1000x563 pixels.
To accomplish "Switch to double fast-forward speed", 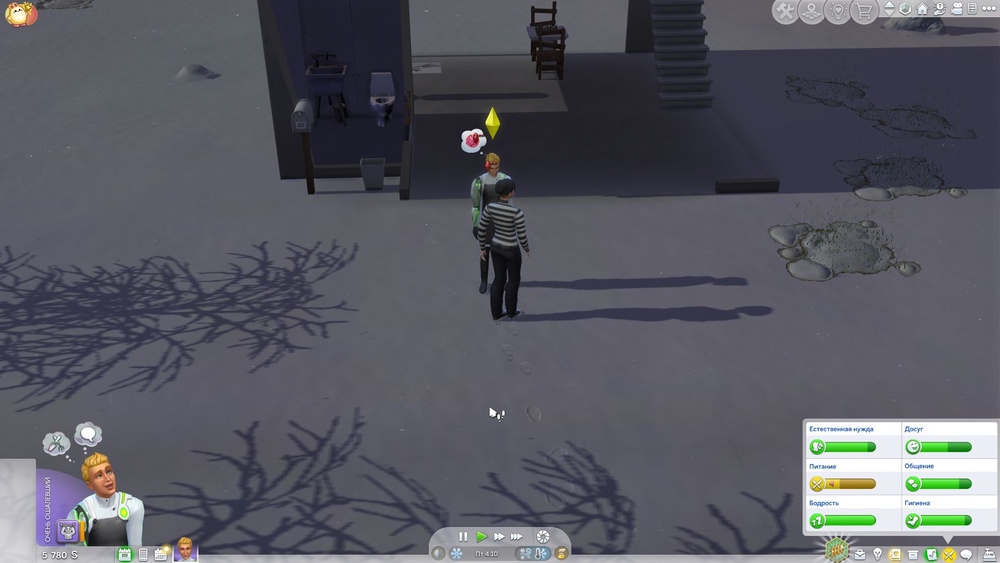I will 498,537.
